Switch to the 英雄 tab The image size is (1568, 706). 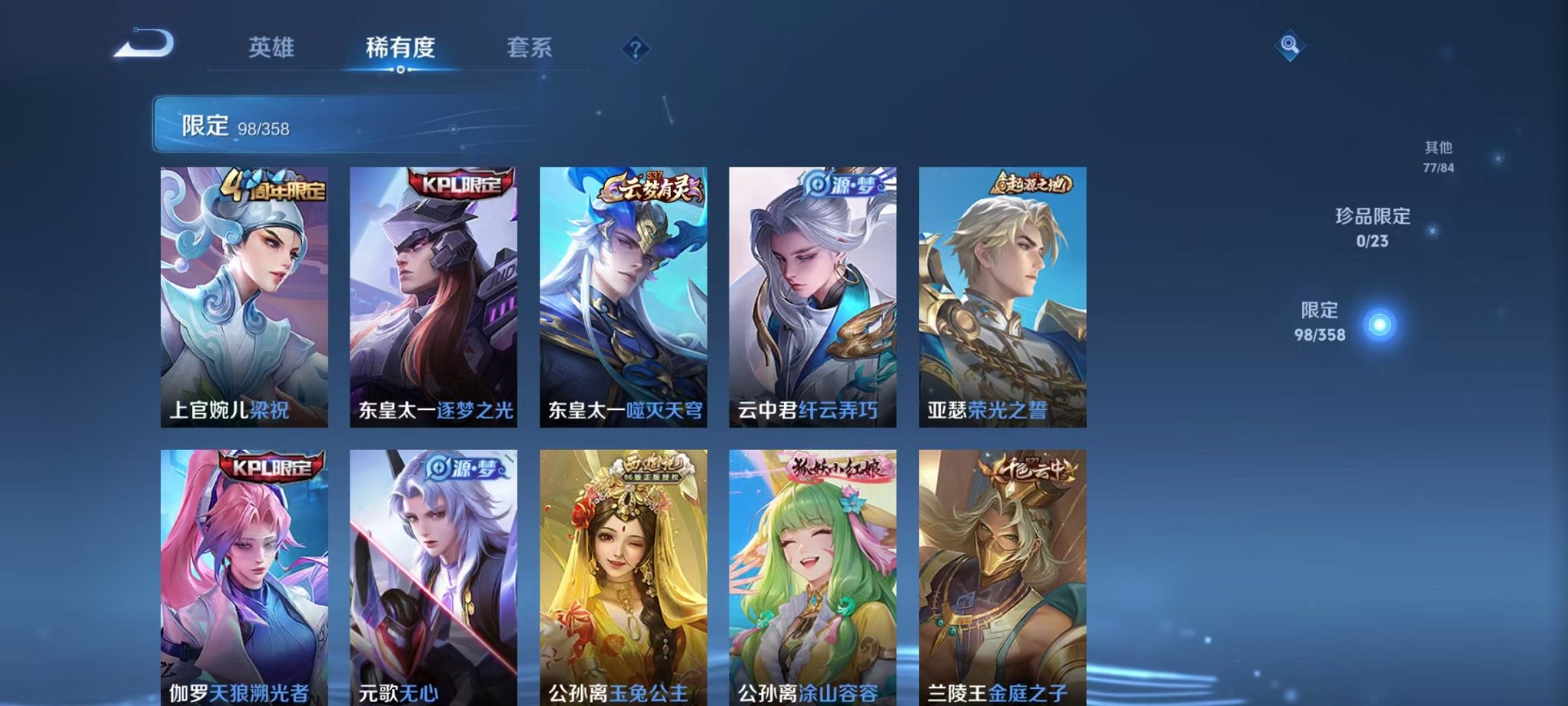click(x=272, y=46)
